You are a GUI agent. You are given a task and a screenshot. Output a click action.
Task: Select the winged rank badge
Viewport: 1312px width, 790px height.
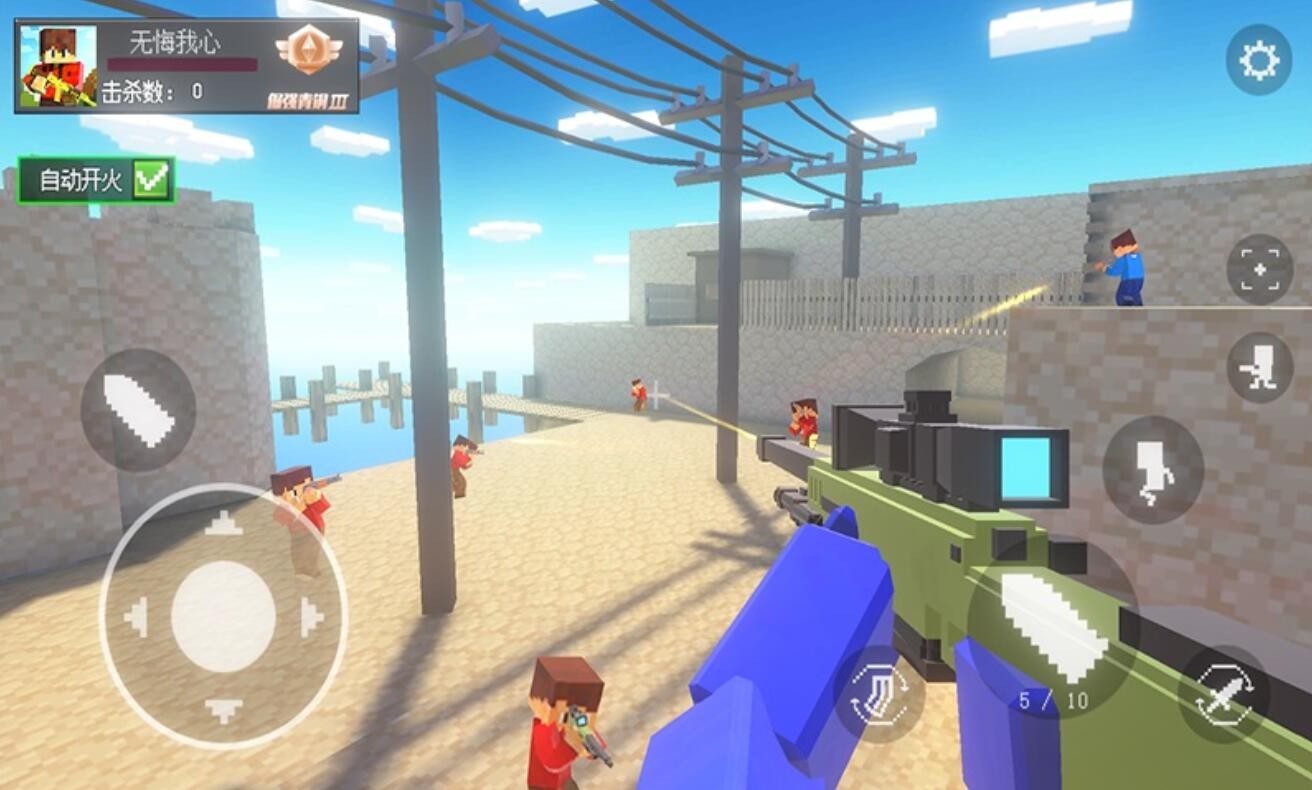coord(308,51)
